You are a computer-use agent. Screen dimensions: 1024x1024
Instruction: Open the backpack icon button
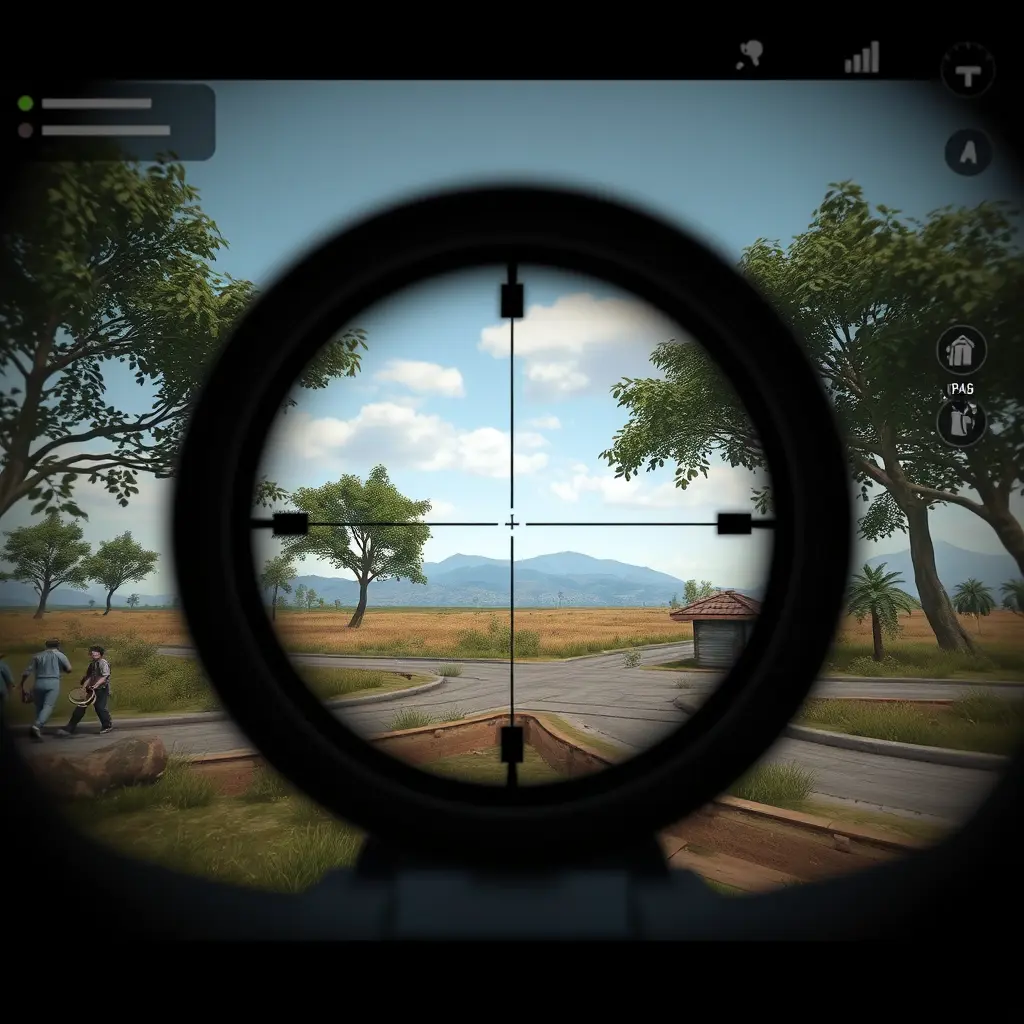pyautogui.click(x=961, y=422)
